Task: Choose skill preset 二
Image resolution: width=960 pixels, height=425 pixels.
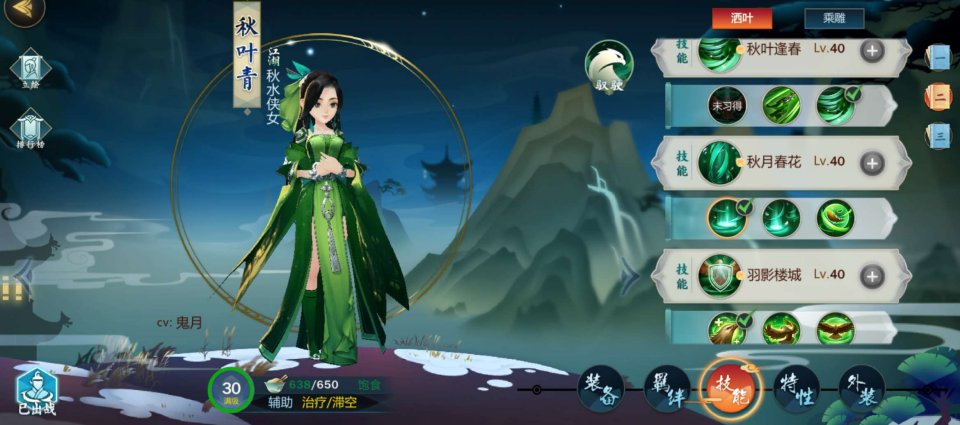Action: click(x=940, y=97)
